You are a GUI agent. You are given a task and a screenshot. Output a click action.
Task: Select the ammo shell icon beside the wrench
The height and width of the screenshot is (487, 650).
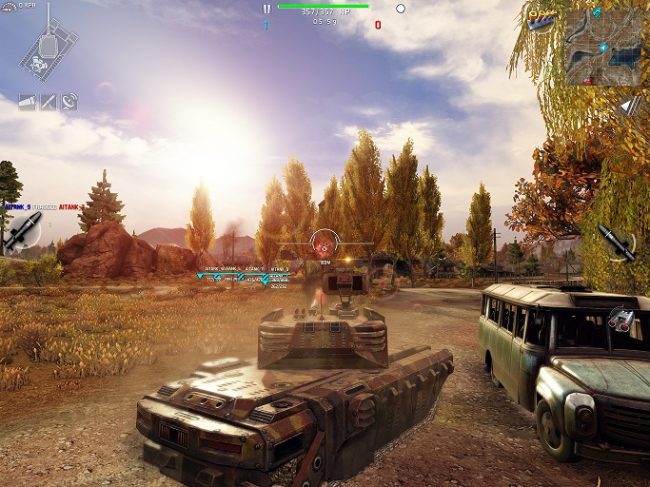[27, 102]
